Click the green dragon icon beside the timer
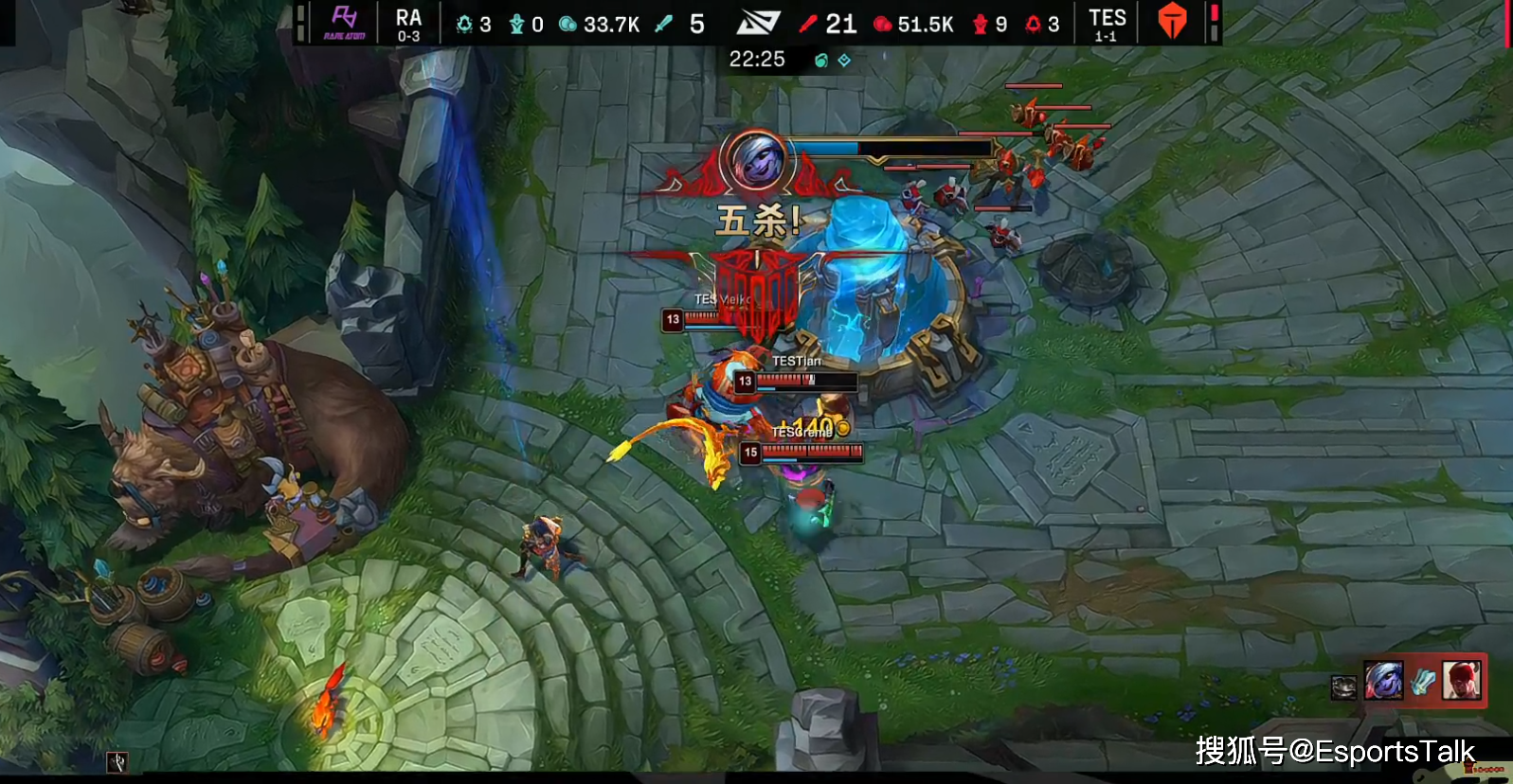 click(820, 61)
